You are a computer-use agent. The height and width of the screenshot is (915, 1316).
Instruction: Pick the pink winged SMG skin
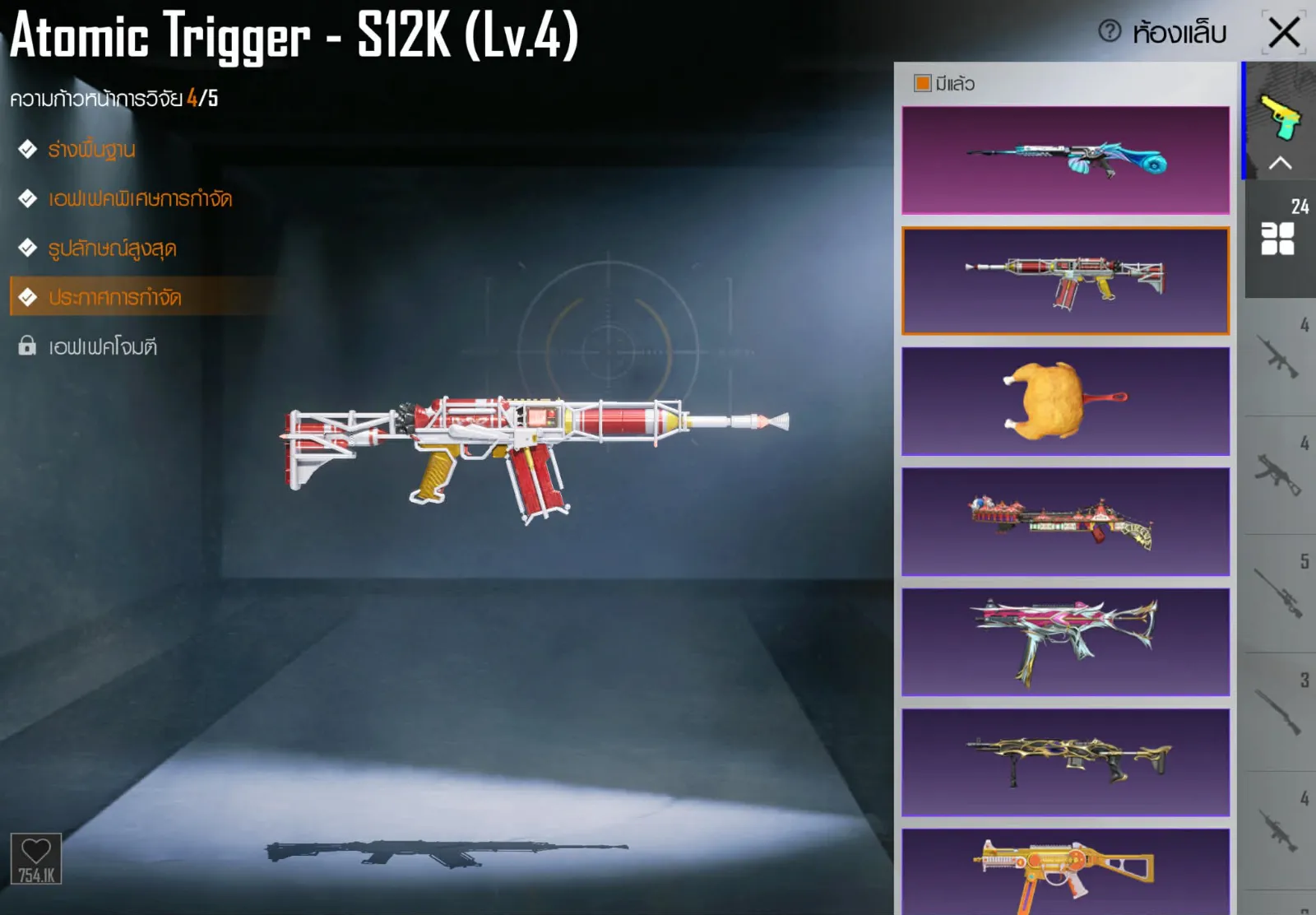[x=1065, y=642]
